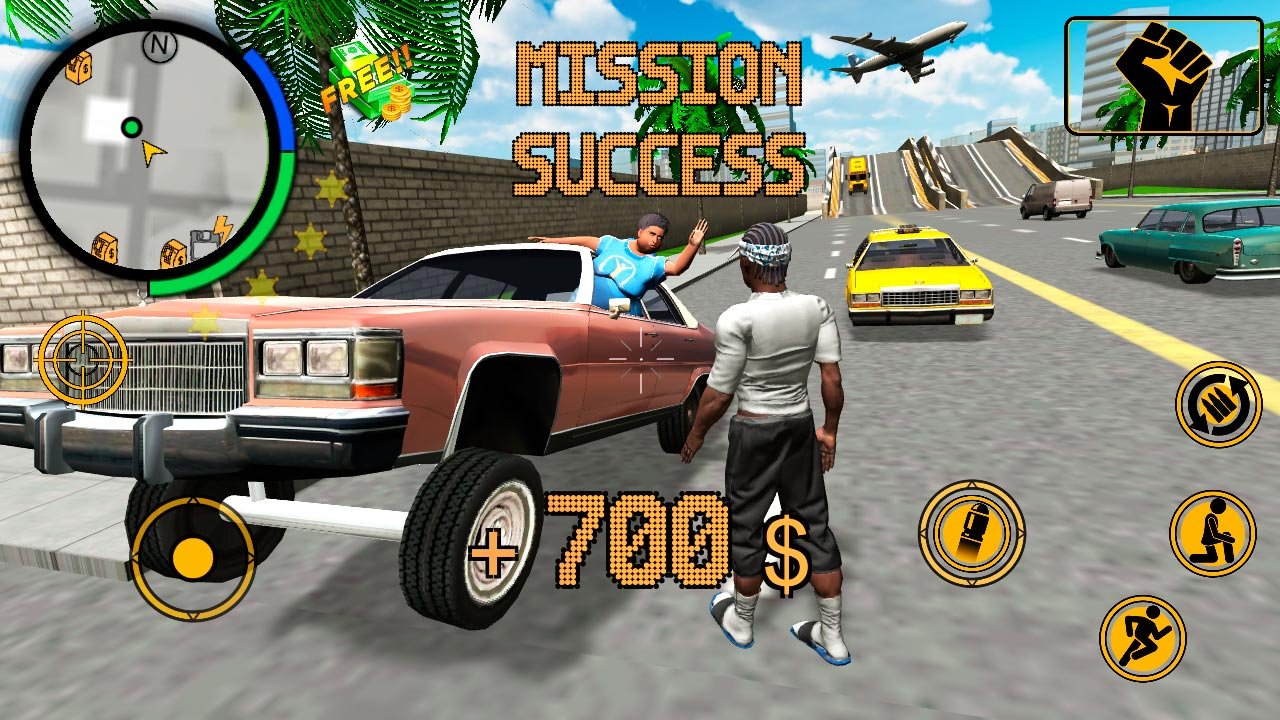Touch the virtual movement joystick
The width and height of the screenshot is (1280, 720).
(x=192, y=558)
